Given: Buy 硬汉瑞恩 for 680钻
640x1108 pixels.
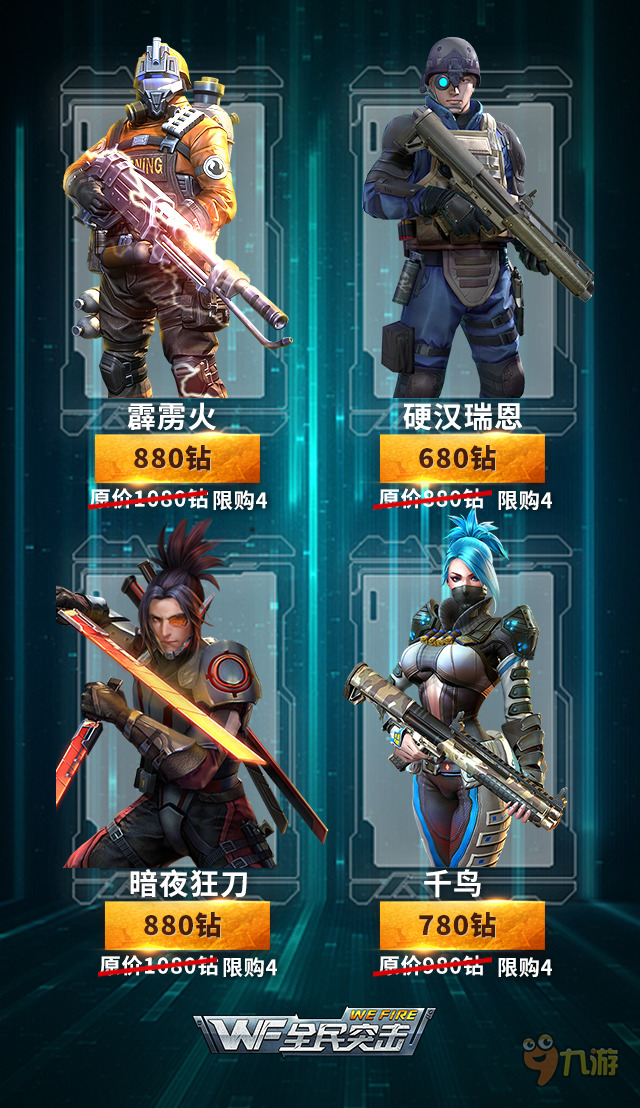Looking at the screenshot, I should point(462,459).
